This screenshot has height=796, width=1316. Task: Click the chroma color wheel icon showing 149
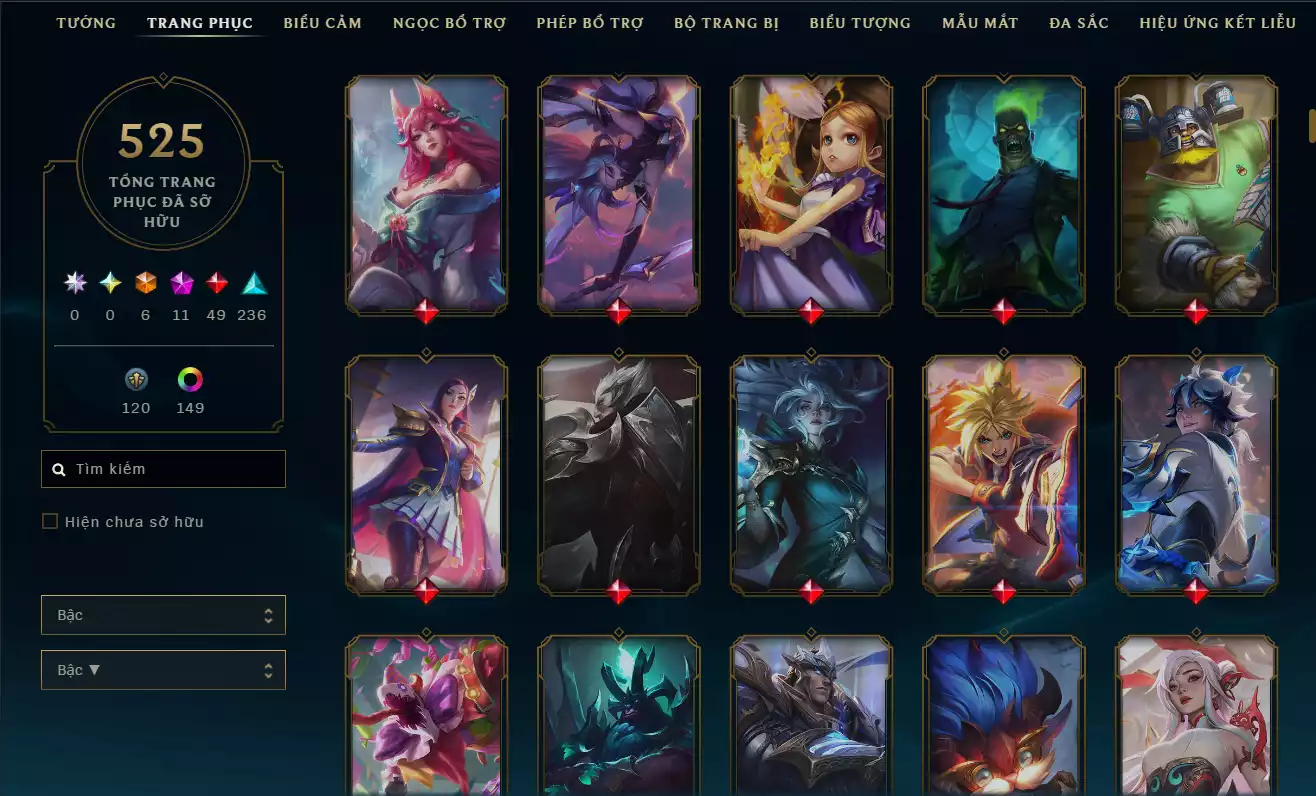point(190,380)
